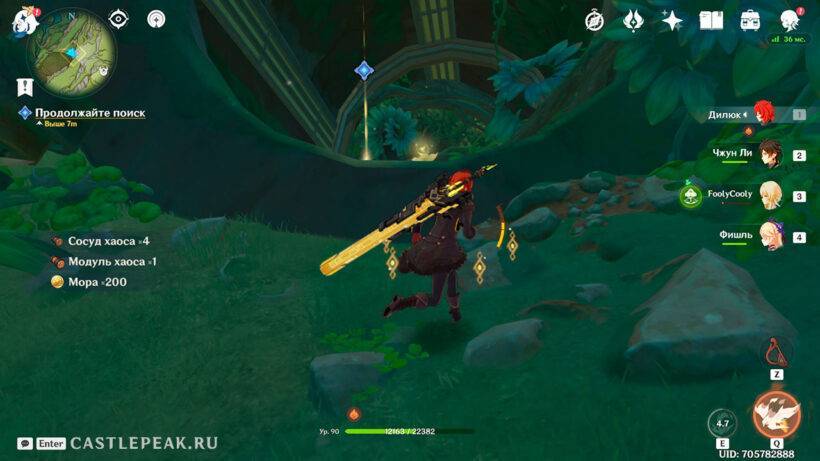Image resolution: width=820 pixels, height=461 pixels.
Task: Use the equipped gadget icon
Action: pos(776,352)
